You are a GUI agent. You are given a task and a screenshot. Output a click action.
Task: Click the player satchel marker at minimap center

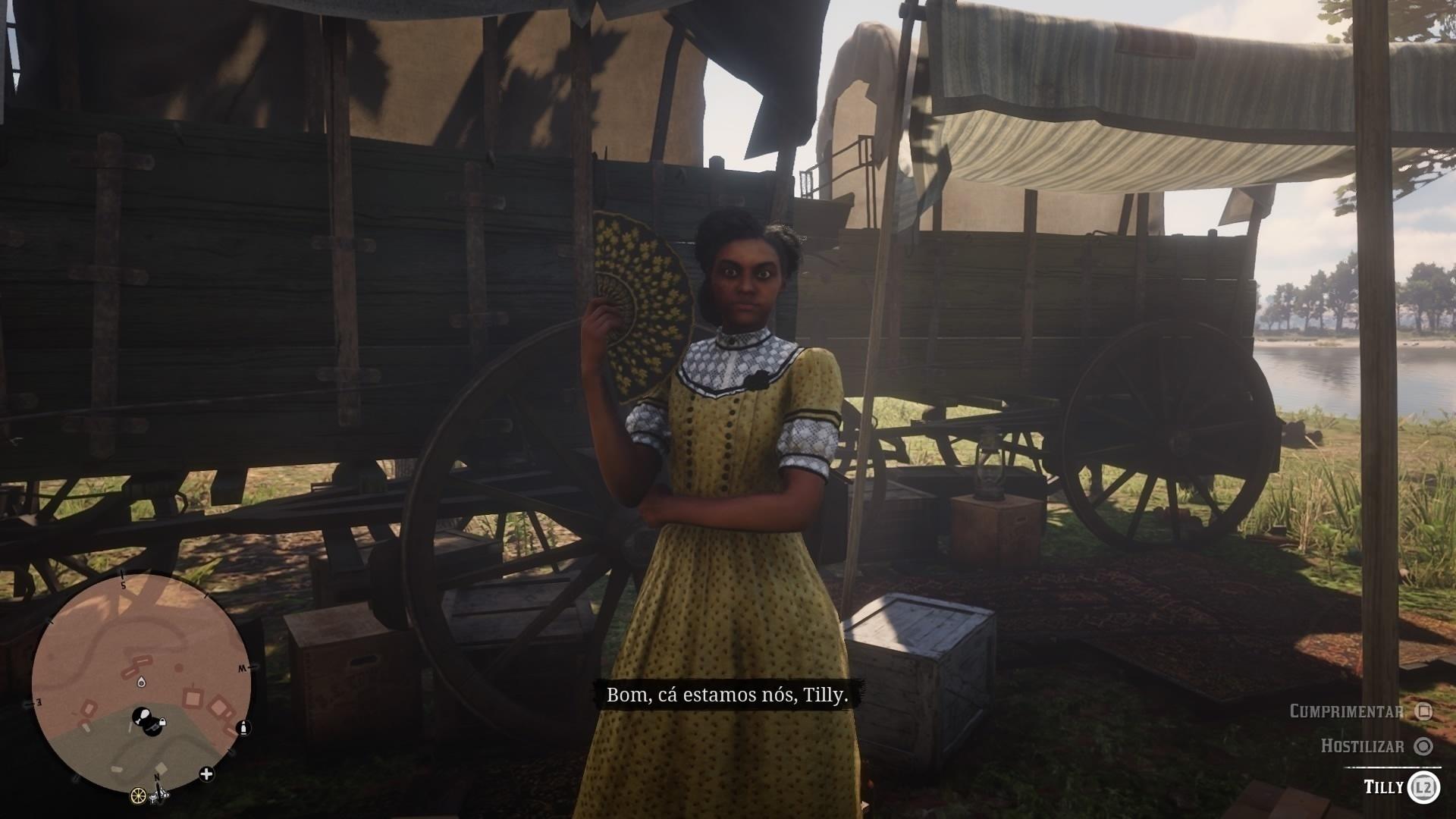tap(143, 714)
